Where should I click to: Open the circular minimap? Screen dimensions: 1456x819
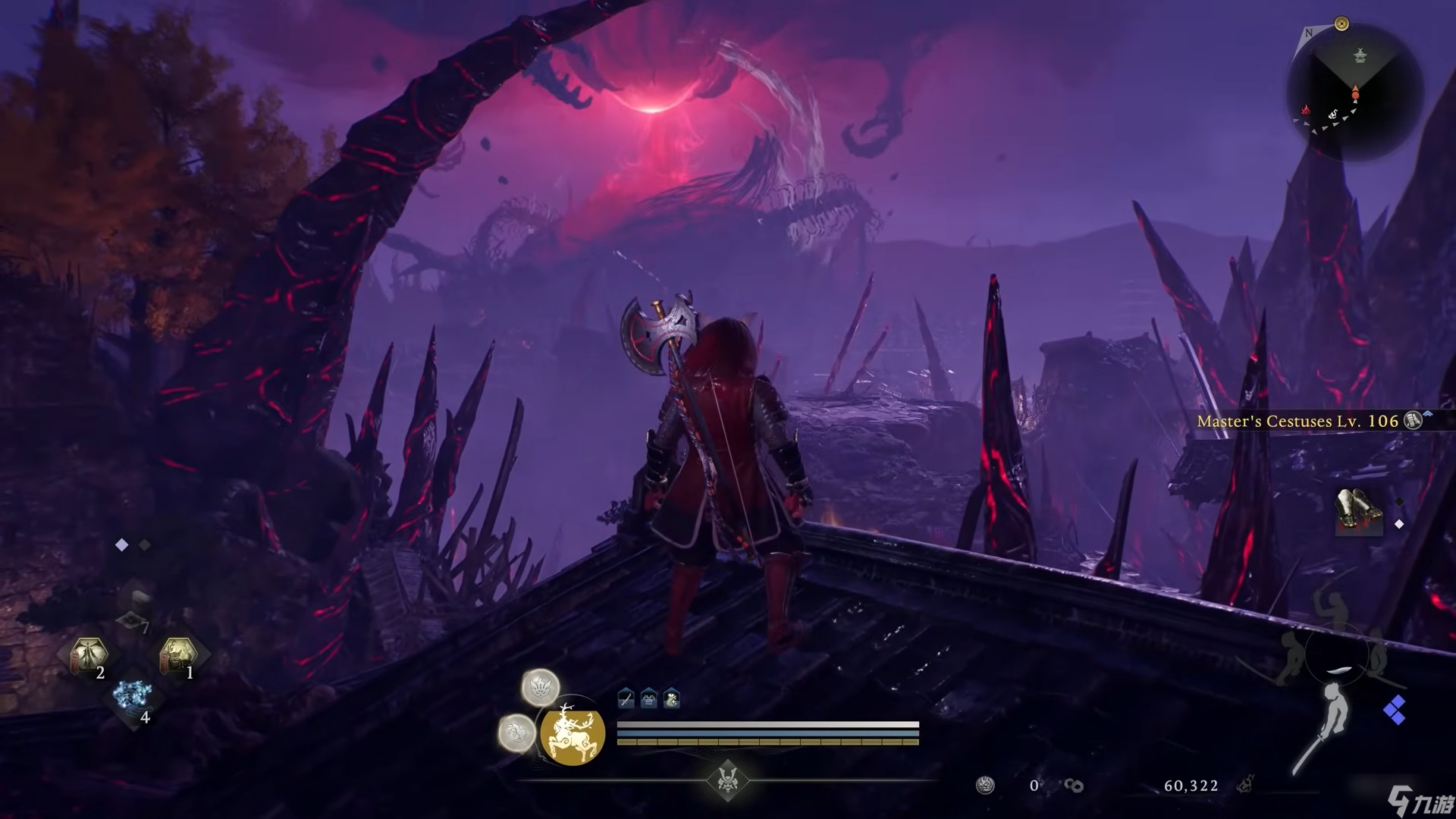[x=1354, y=85]
